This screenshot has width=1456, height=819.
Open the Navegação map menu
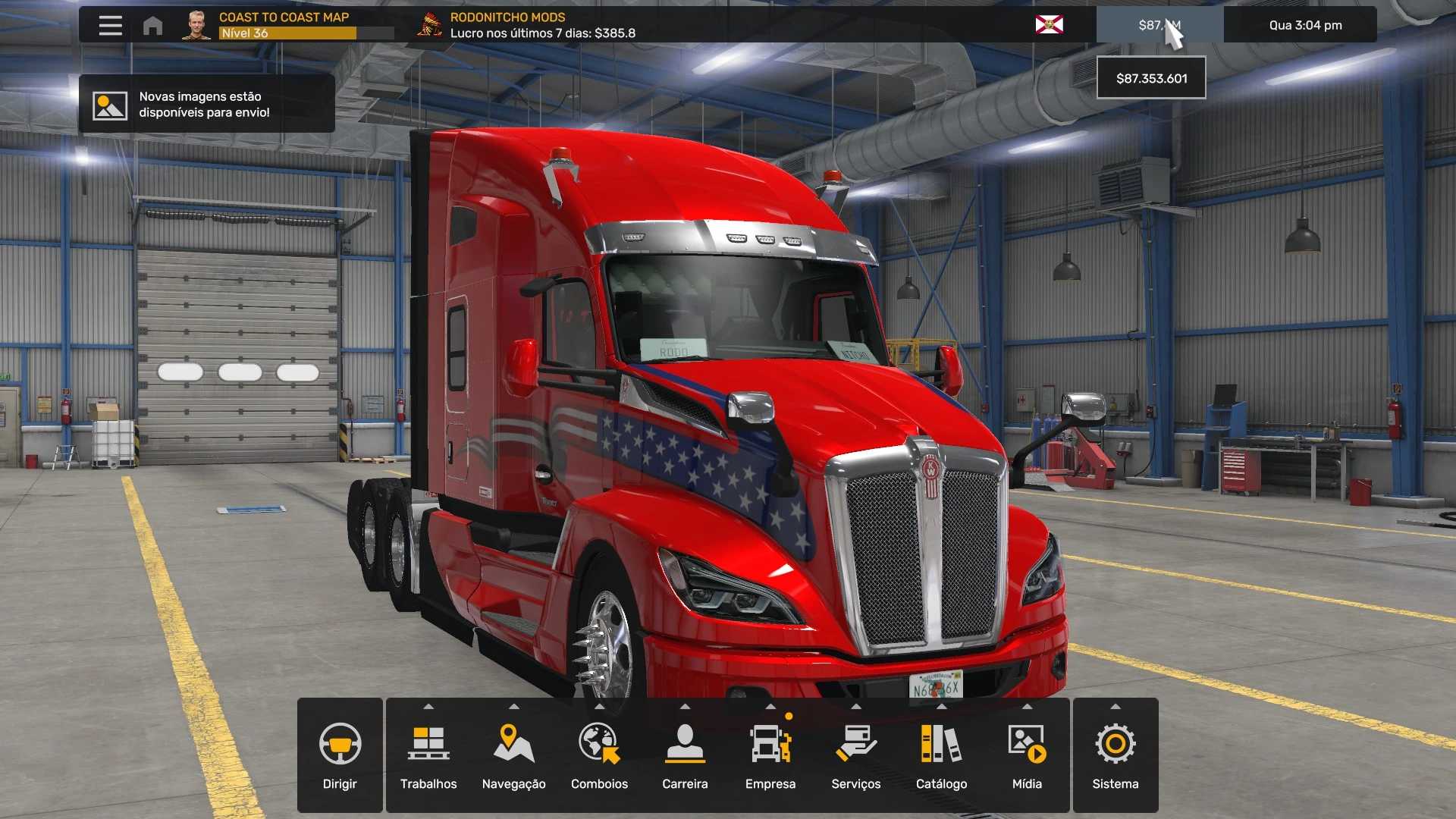pyautogui.click(x=514, y=755)
